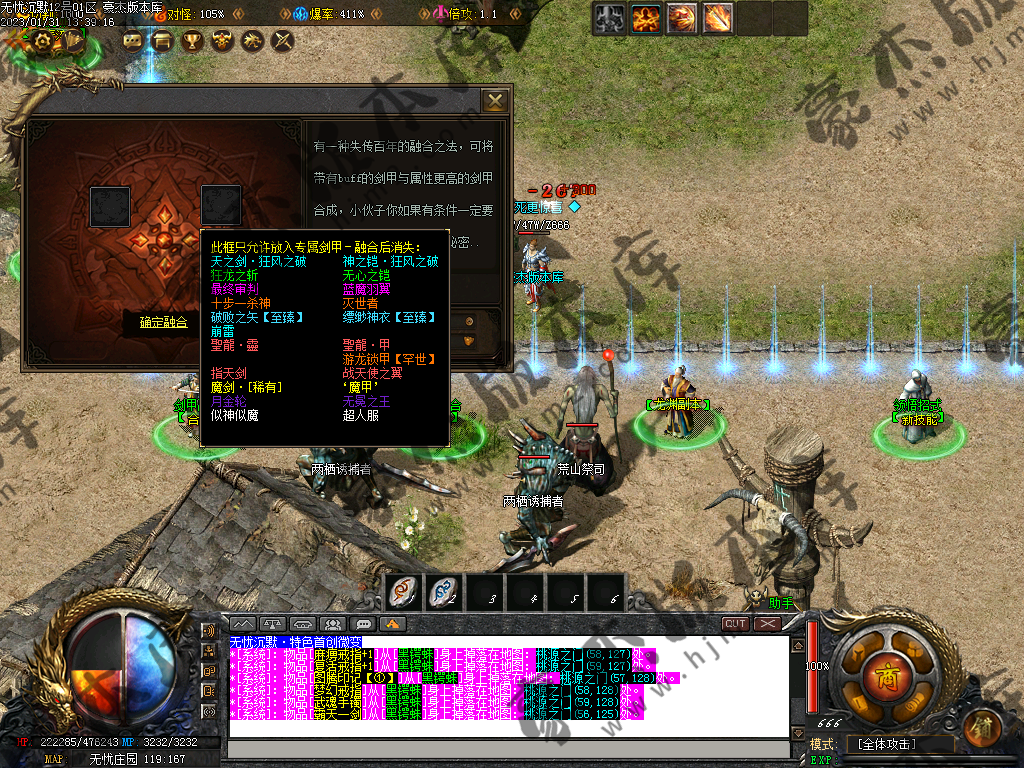Click the trophy icon in top bar

(x=192, y=41)
